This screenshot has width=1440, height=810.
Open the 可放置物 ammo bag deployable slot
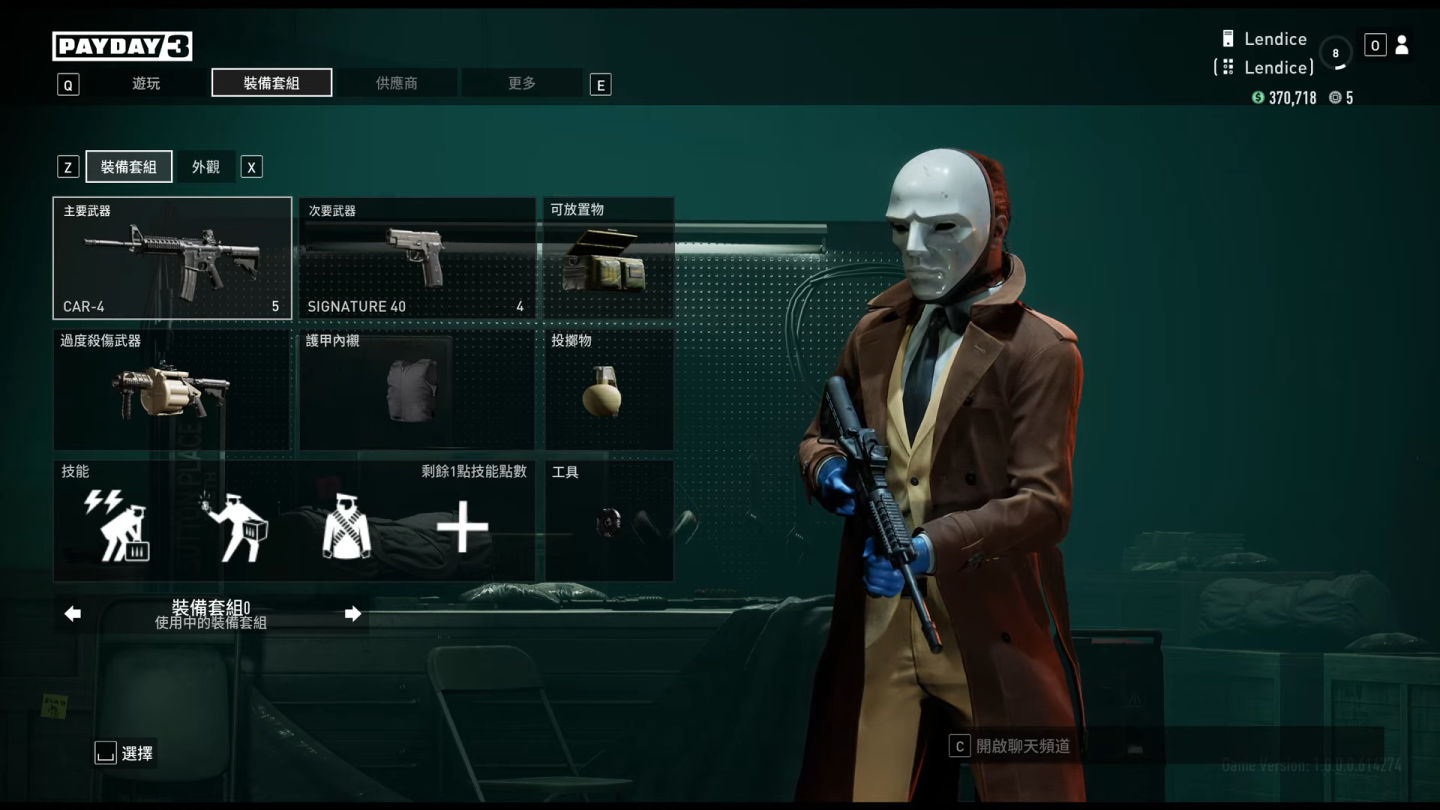[608, 258]
